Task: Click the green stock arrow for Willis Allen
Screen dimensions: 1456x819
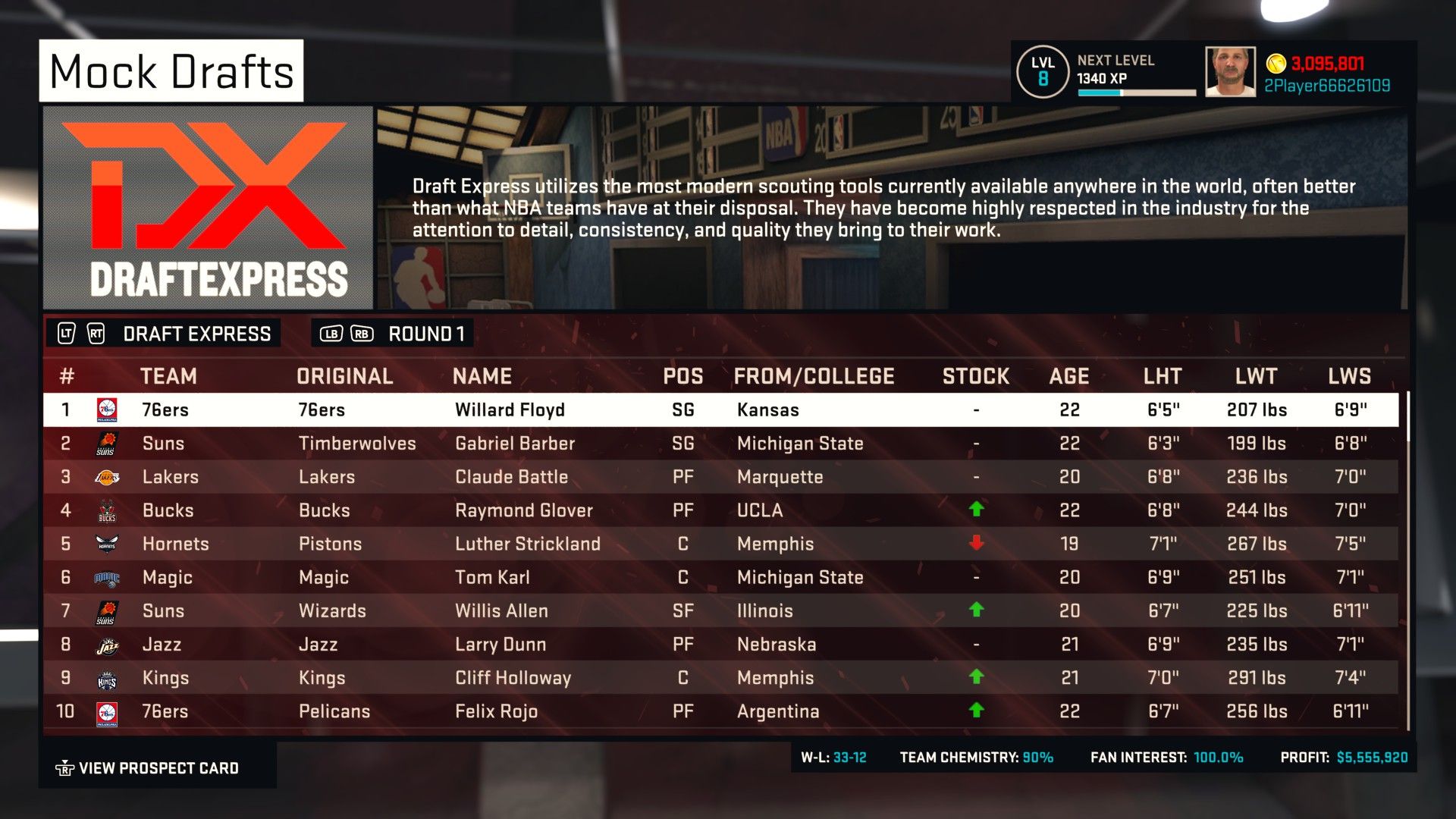Action: tap(976, 610)
